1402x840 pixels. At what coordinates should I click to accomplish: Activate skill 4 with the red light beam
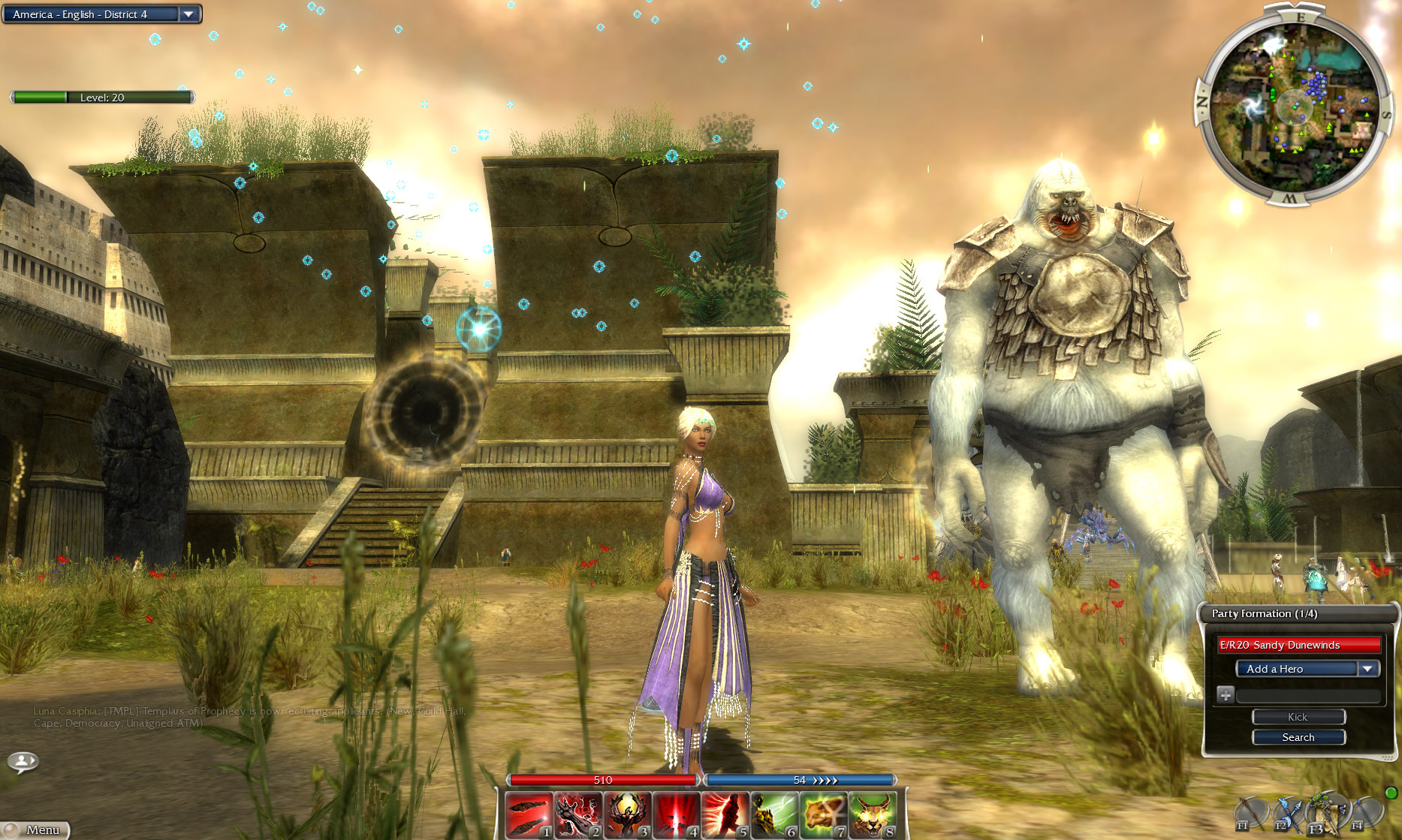coord(675,815)
